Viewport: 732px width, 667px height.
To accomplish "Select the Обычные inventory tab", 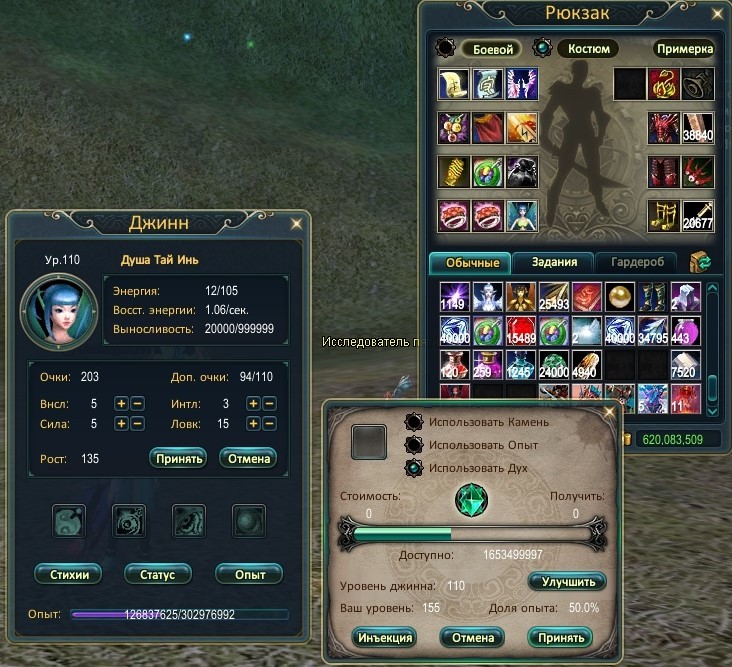I will (469, 262).
